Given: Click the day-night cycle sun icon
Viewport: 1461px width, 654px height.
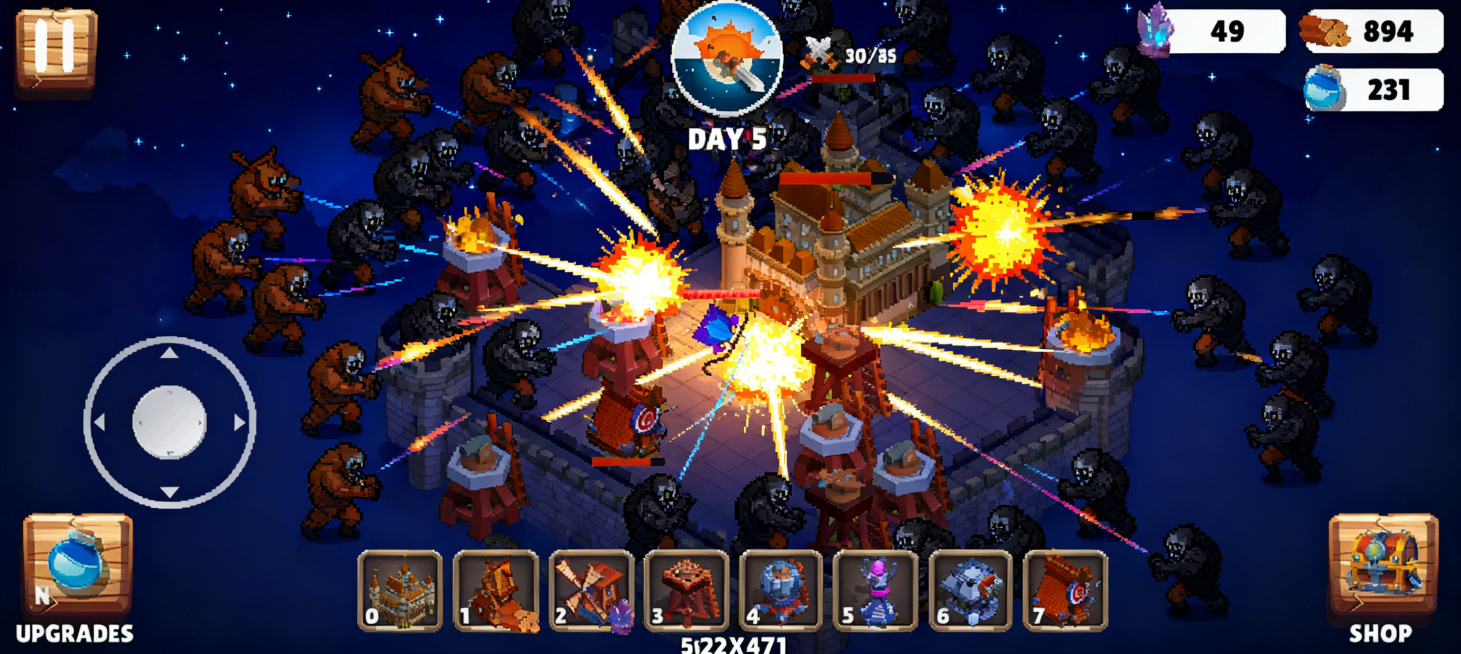Looking at the screenshot, I should pos(726,58).
